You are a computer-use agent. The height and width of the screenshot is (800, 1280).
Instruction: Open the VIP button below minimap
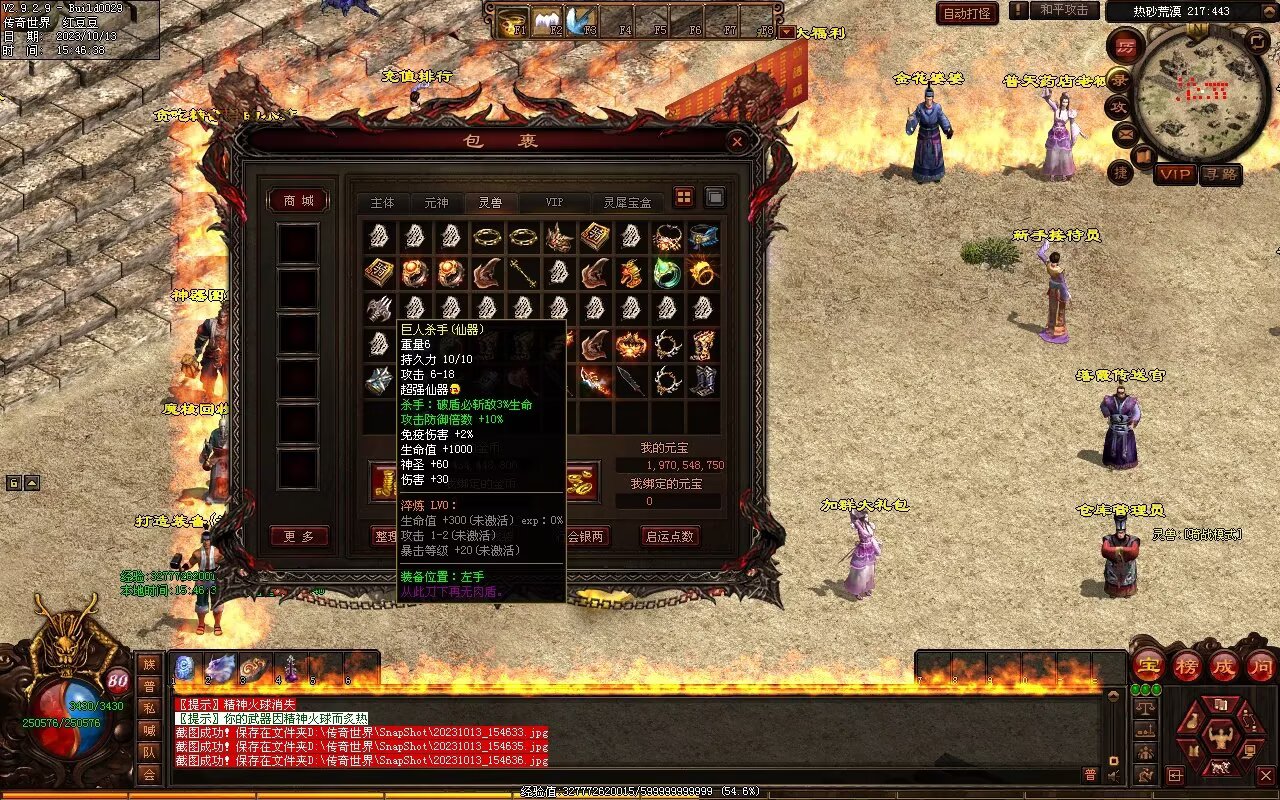tap(1175, 174)
